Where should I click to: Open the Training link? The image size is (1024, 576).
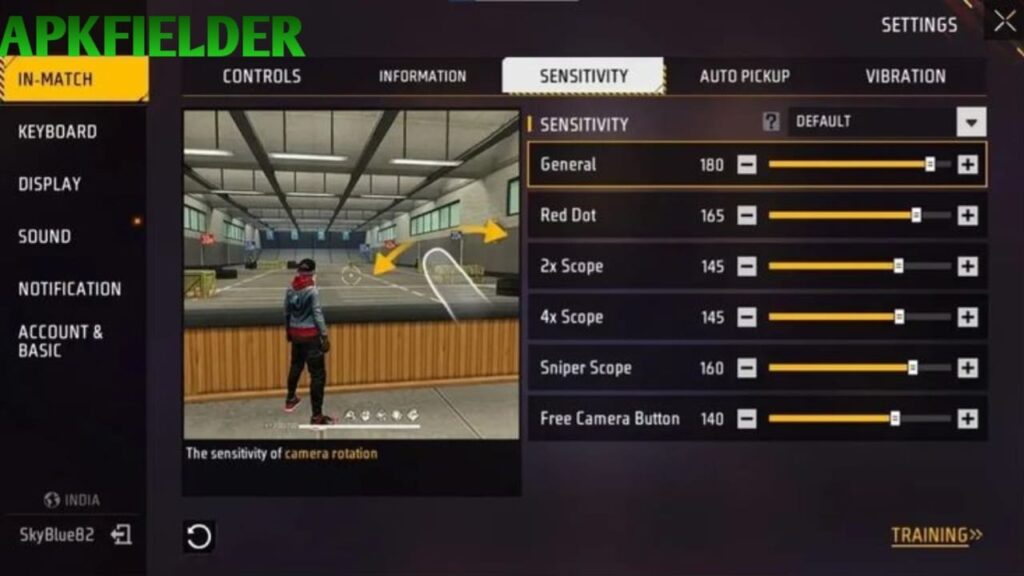tap(936, 535)
